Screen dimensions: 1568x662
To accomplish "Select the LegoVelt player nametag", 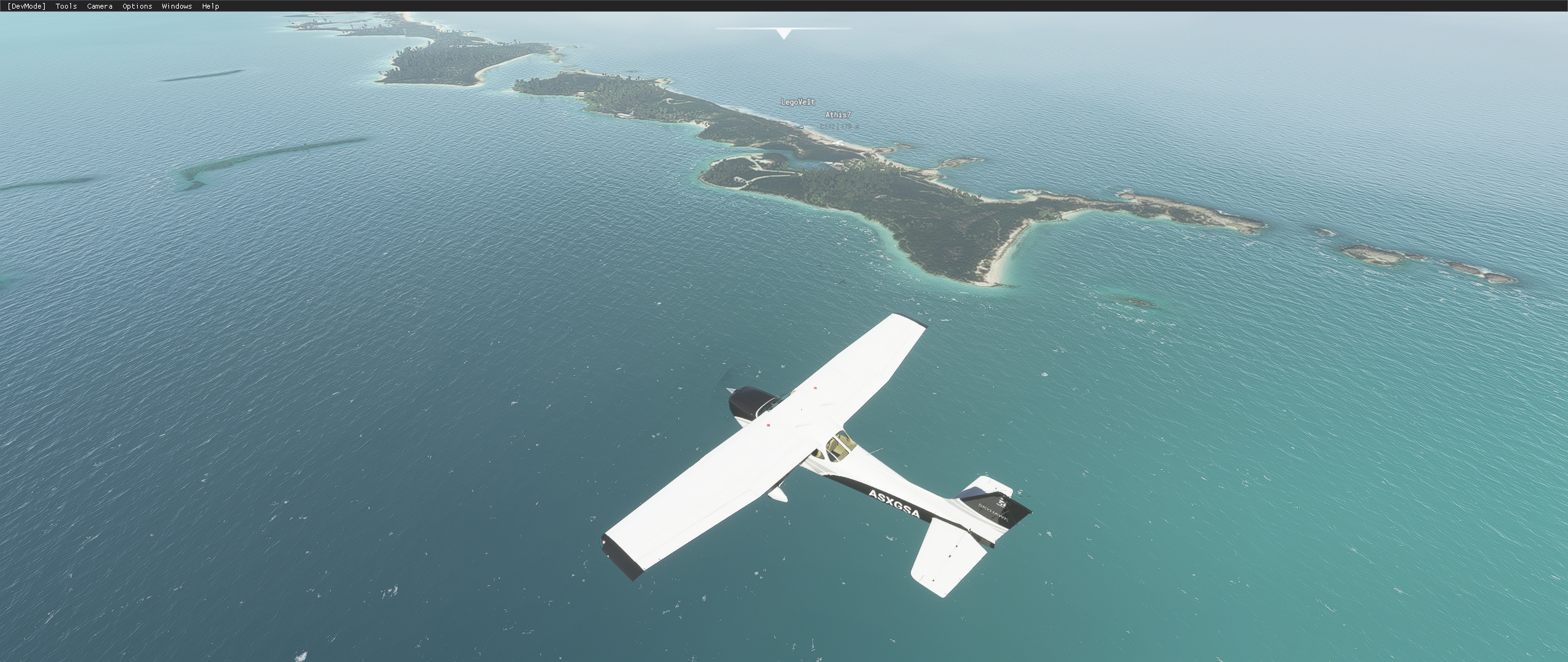I will tap(797, 102).
